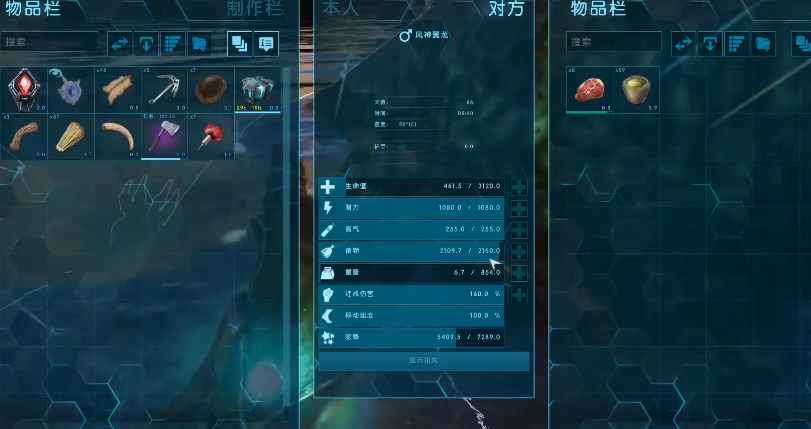Select the red gem artifact item
This screenshot has height=429, width=811.
point(23,90)
